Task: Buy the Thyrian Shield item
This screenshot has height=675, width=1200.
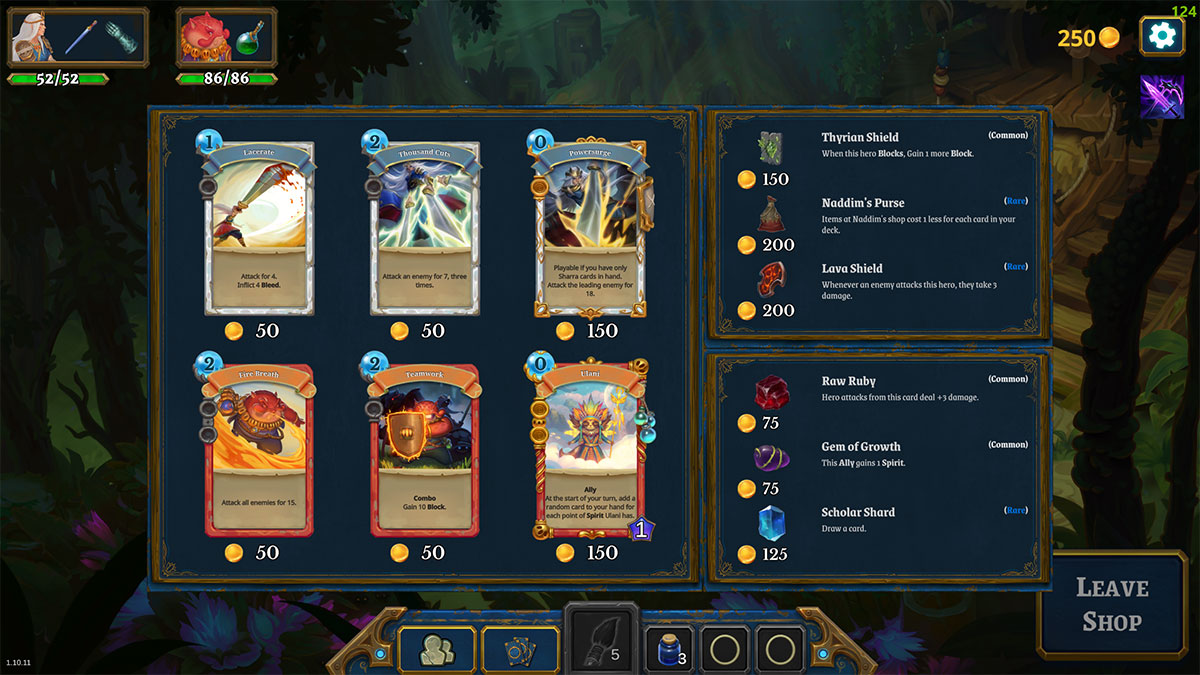Action: (770, 148)
